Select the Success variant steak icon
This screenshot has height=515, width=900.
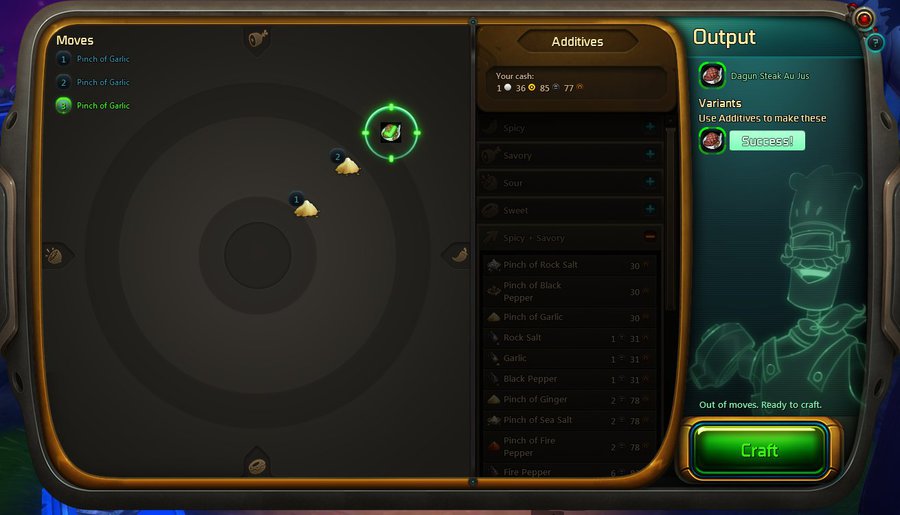point(712,141)
